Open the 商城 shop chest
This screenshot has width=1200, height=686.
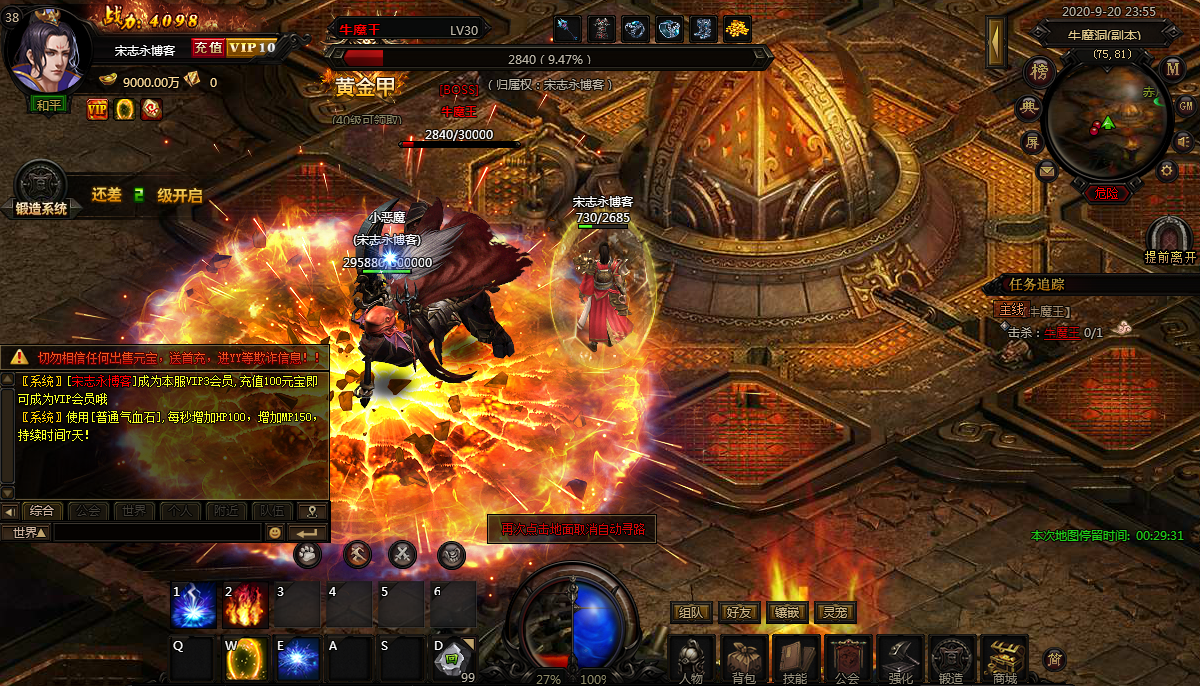1004,660
